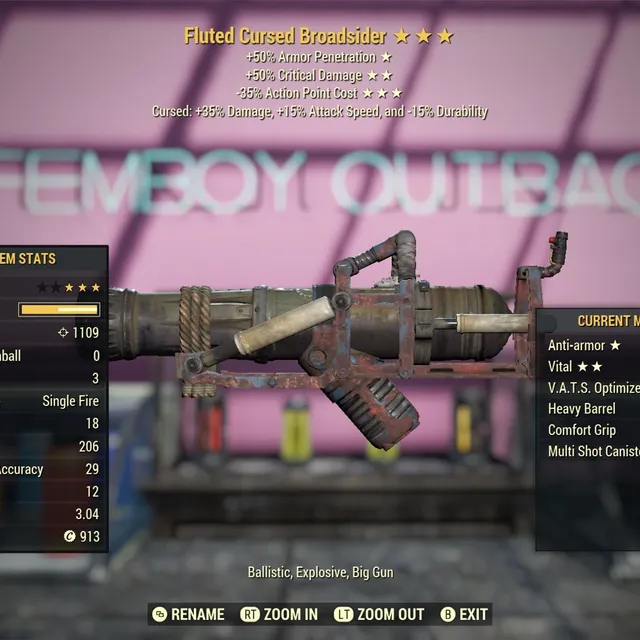Exit the weapon inspect screen
Viewport: 640px width, 640px height.
464,614
